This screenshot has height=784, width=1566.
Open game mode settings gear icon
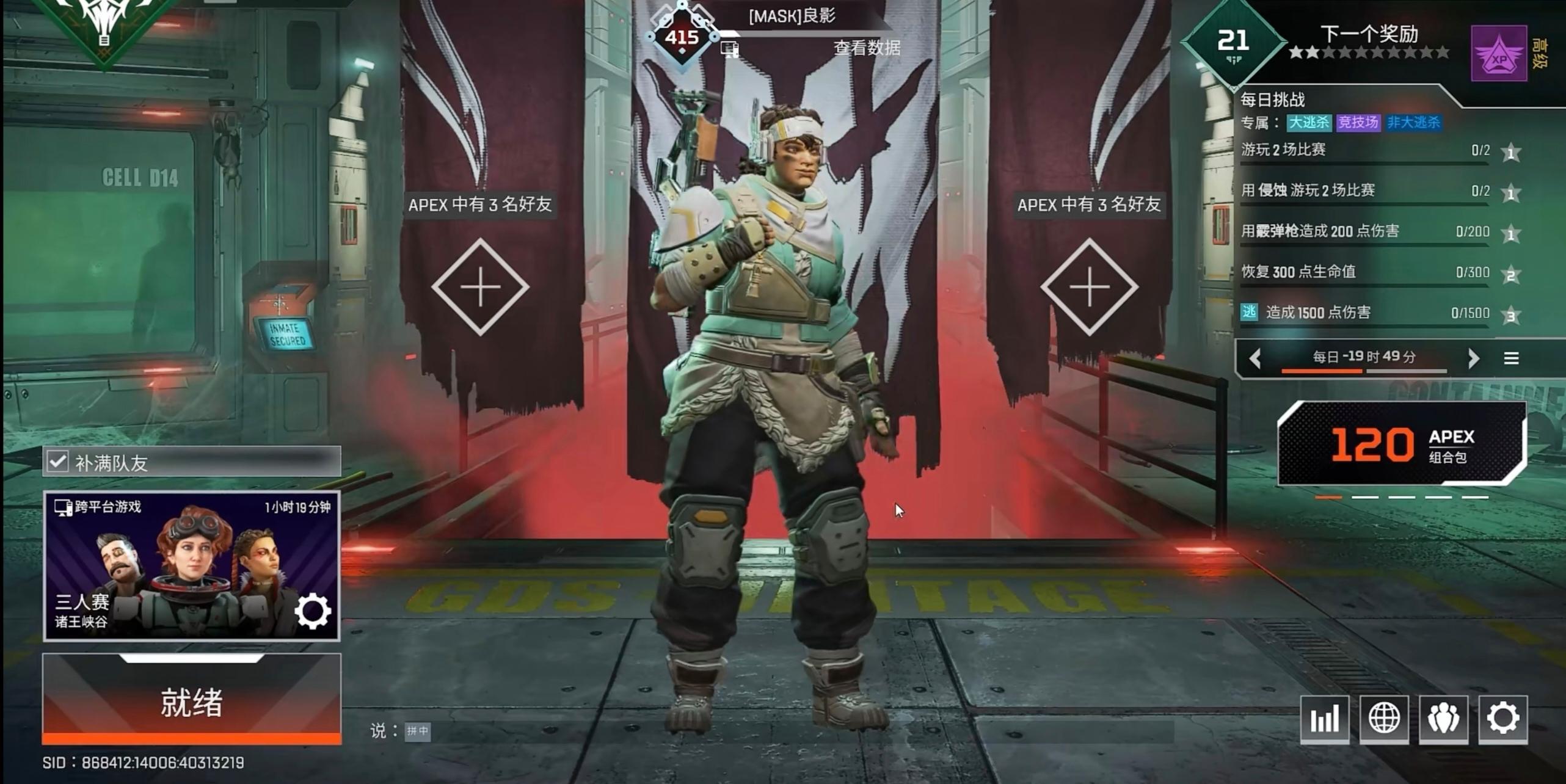[x=313, y=611]
